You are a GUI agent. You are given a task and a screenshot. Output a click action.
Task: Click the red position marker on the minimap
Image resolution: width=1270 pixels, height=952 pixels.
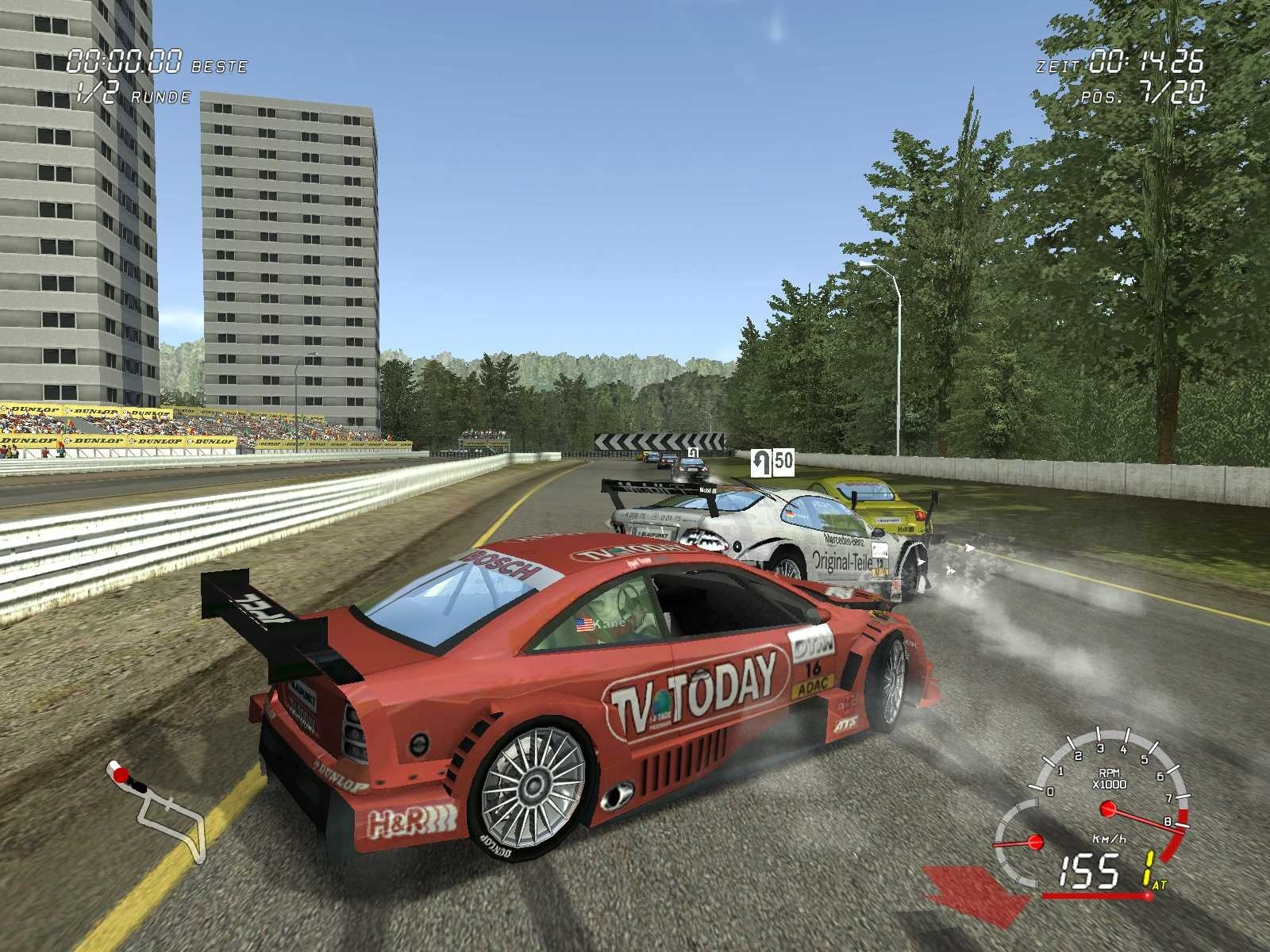pos(121,775)
